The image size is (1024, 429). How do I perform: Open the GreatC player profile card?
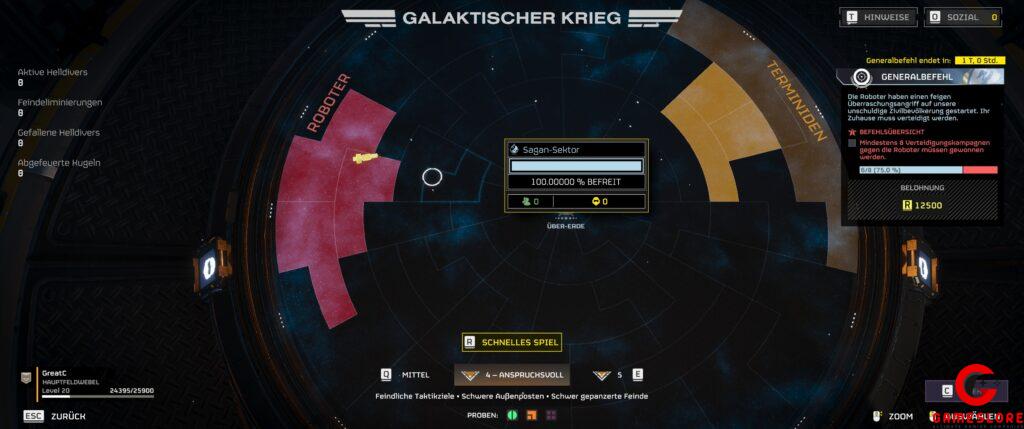pos(88,380)
